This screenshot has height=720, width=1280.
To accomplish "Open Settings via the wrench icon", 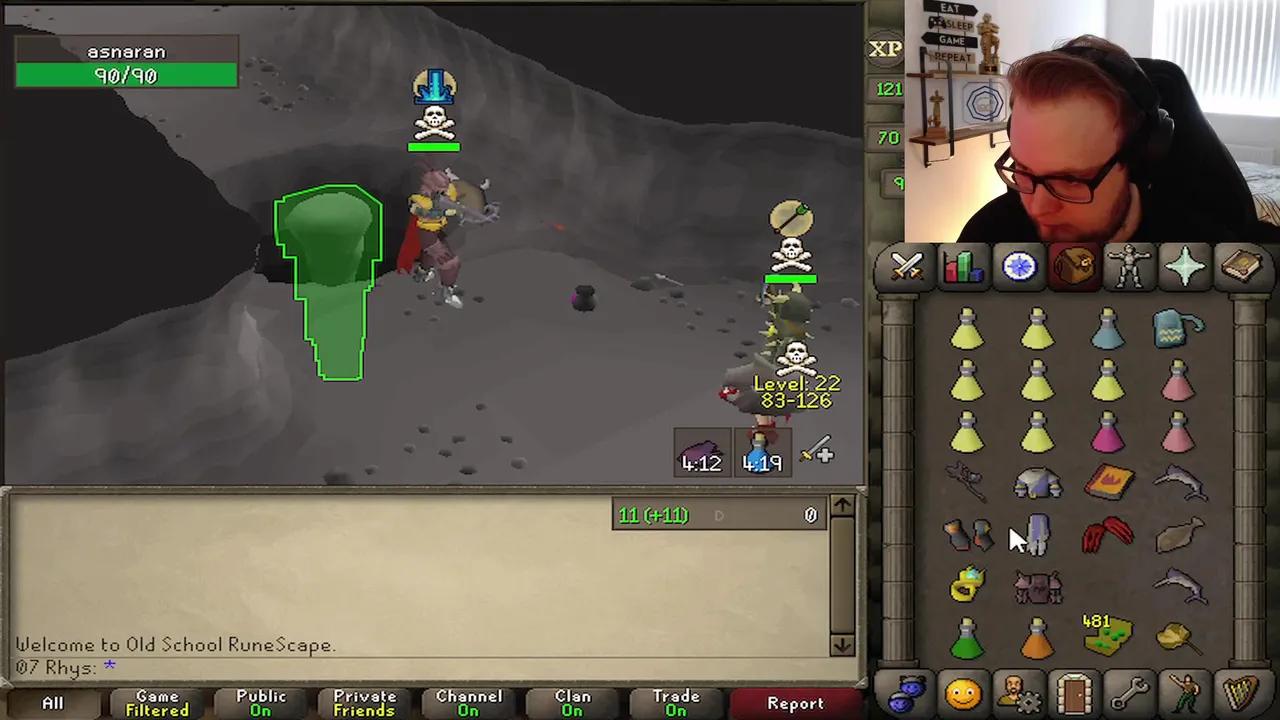I will [1129, 690].
